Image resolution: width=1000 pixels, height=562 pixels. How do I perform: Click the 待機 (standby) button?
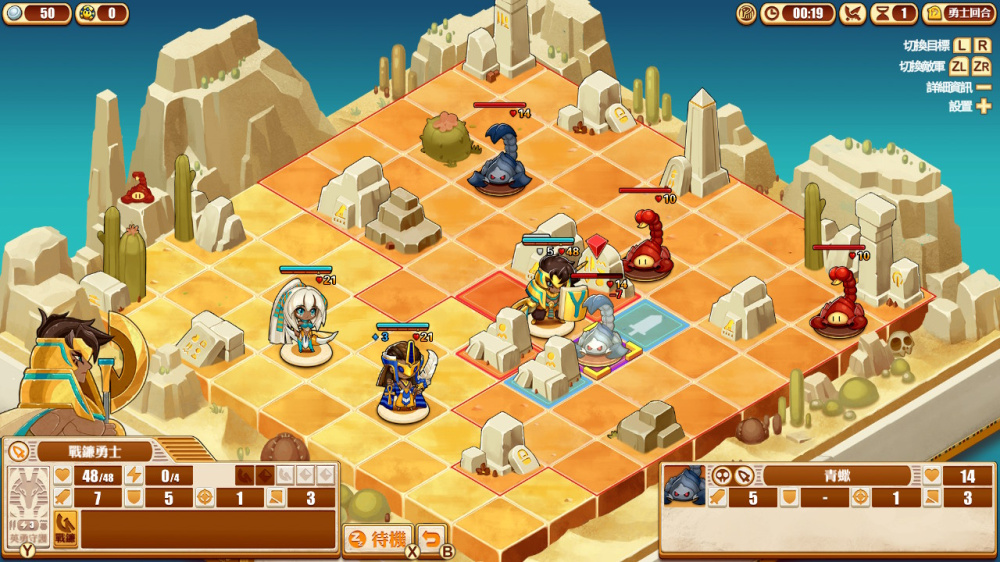coord(377,539)
